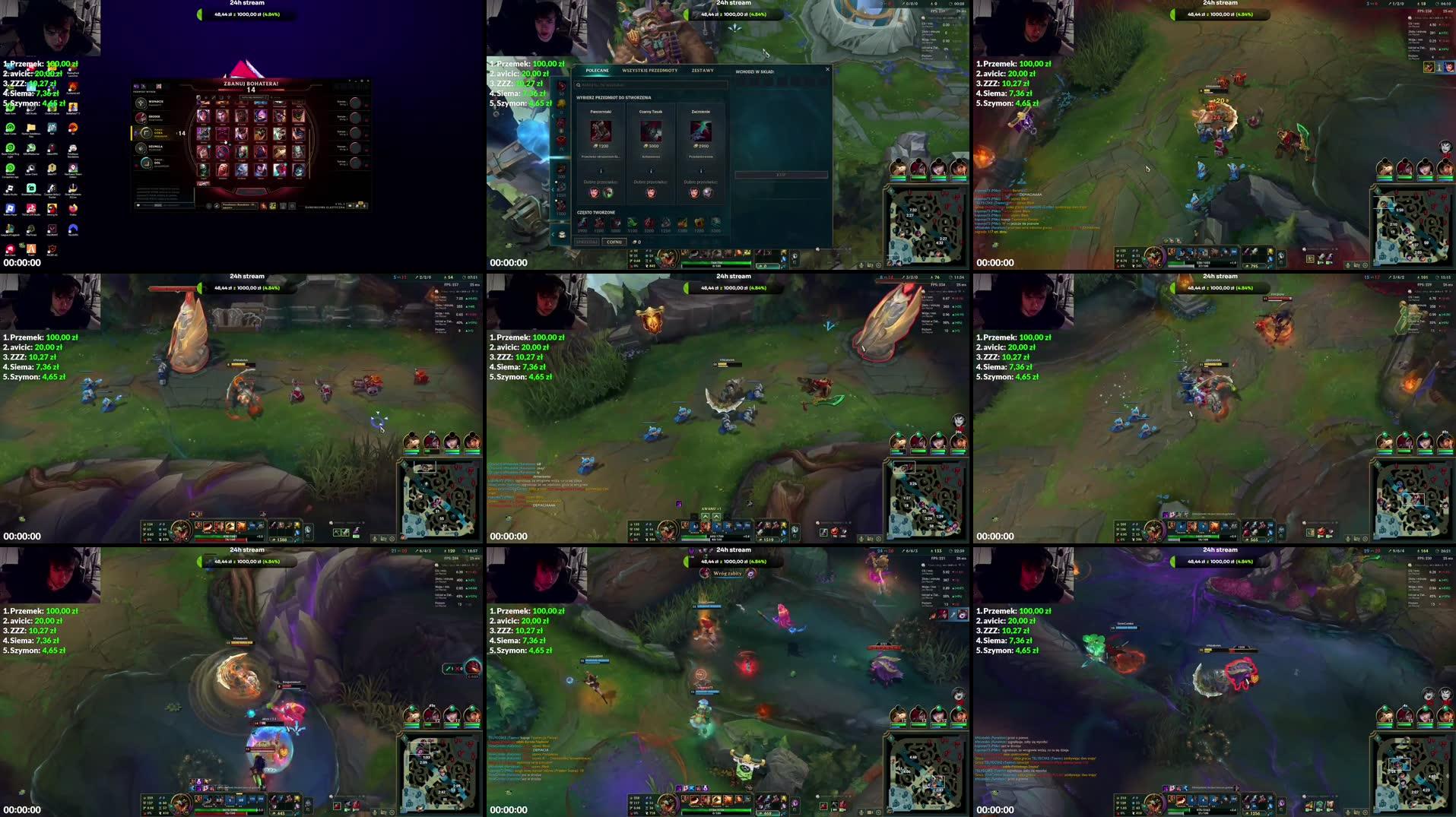Image resolution: width=1456 pixels, height=817 pixels.
Task: Open the ZESTAWY tab in the shop
Action: (x=702, y=70)
